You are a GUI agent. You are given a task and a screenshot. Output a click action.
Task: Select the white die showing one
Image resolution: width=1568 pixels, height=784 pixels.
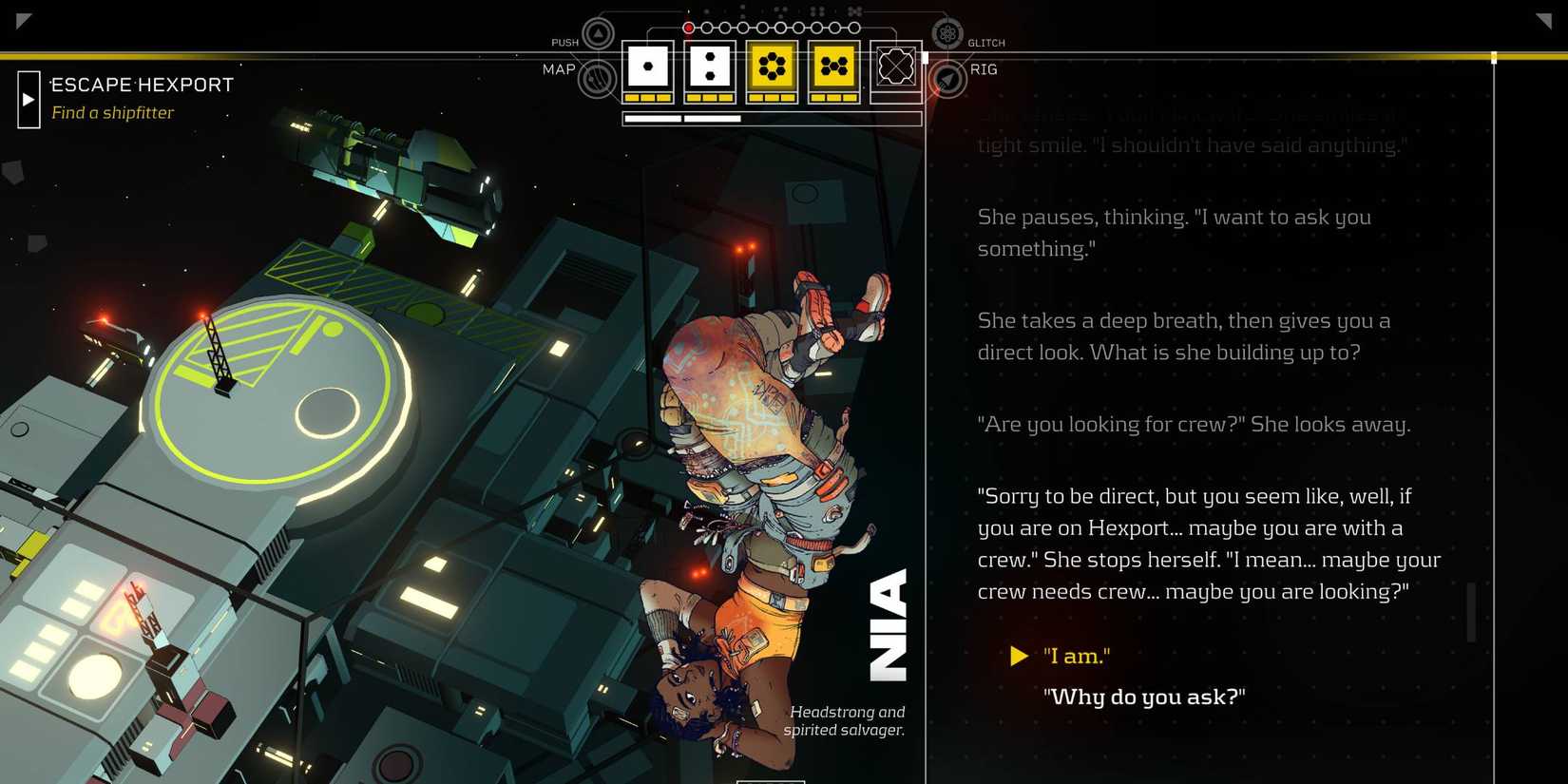[x=648, y=67]
